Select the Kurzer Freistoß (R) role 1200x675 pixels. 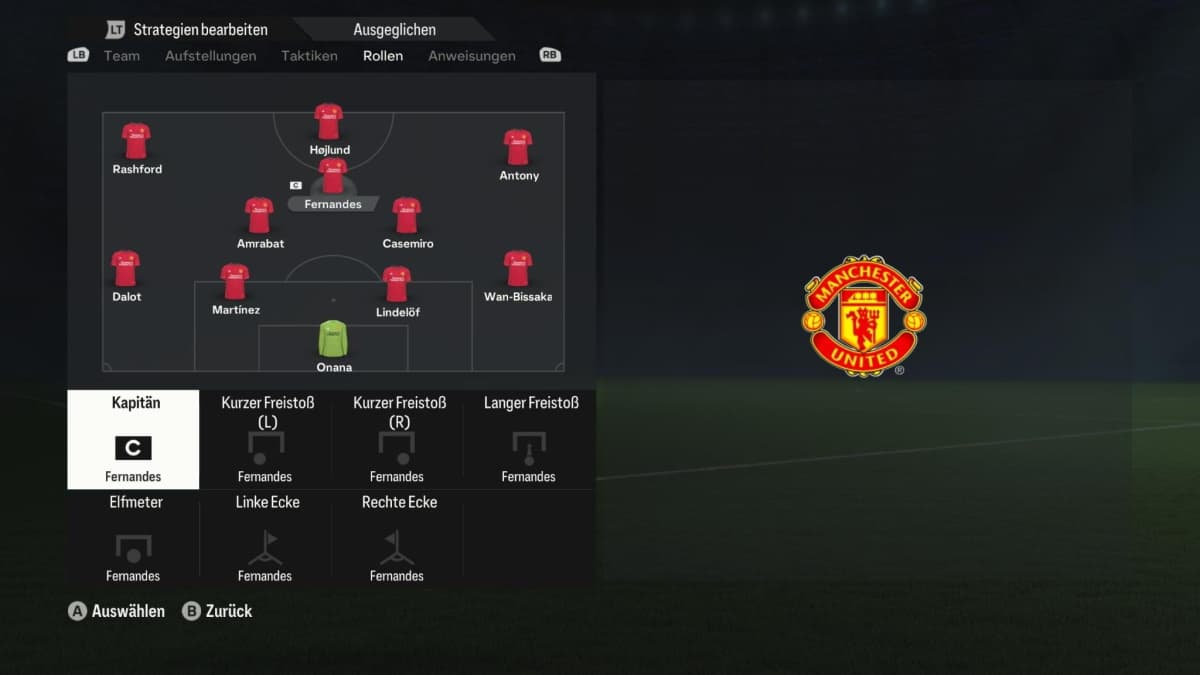tap(398, 439)
